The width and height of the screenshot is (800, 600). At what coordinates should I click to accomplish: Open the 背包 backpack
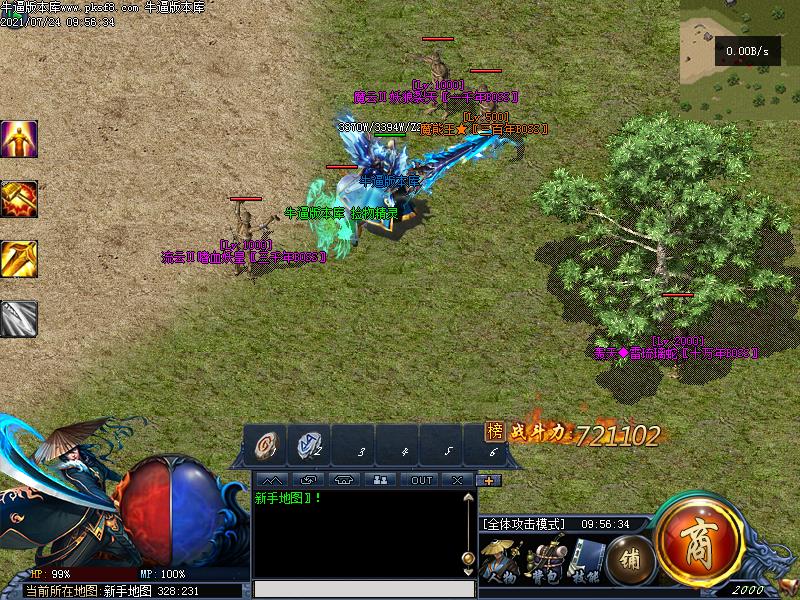coord(544,562)
